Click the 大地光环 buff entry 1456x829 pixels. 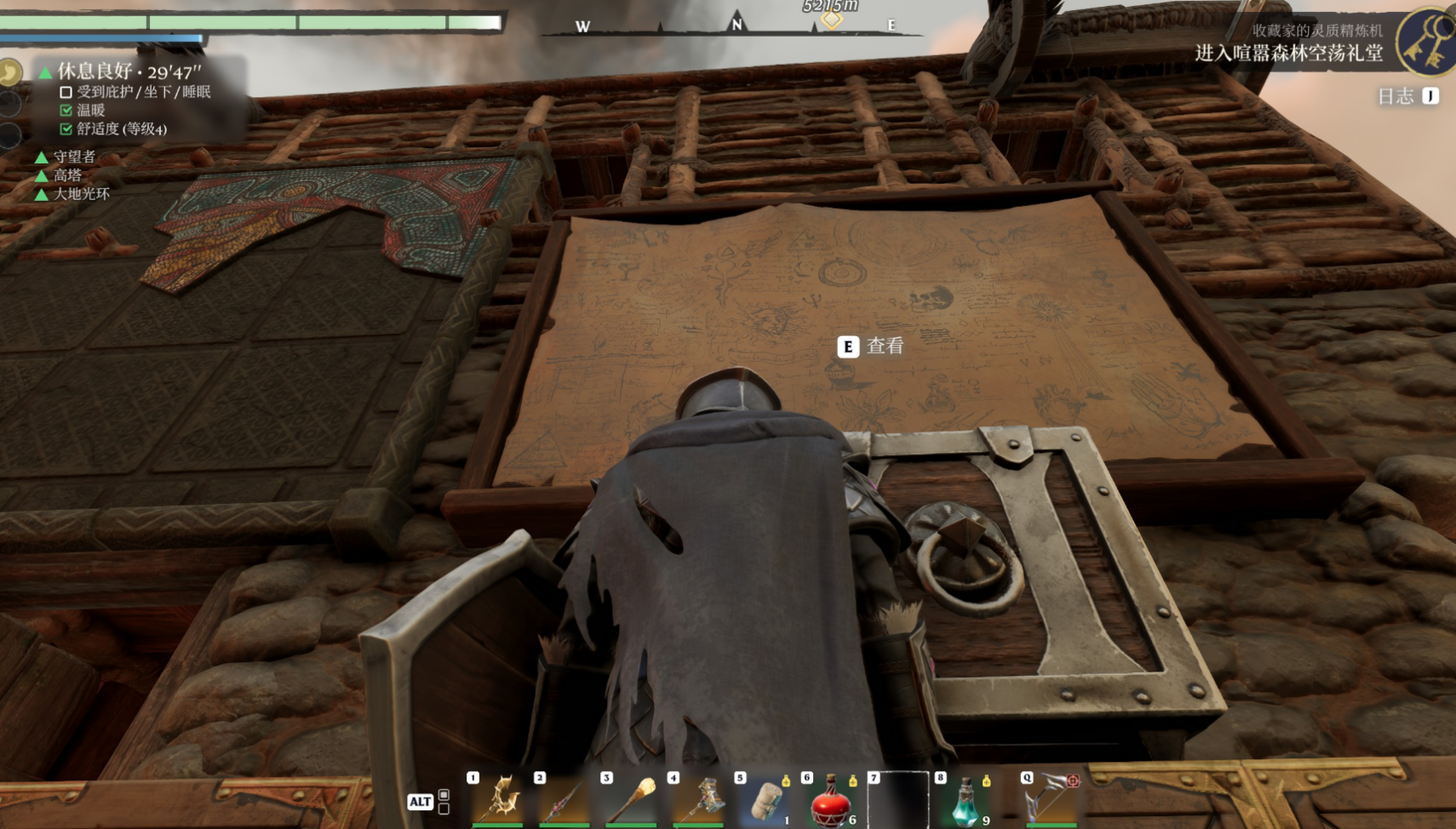(81, 194)
